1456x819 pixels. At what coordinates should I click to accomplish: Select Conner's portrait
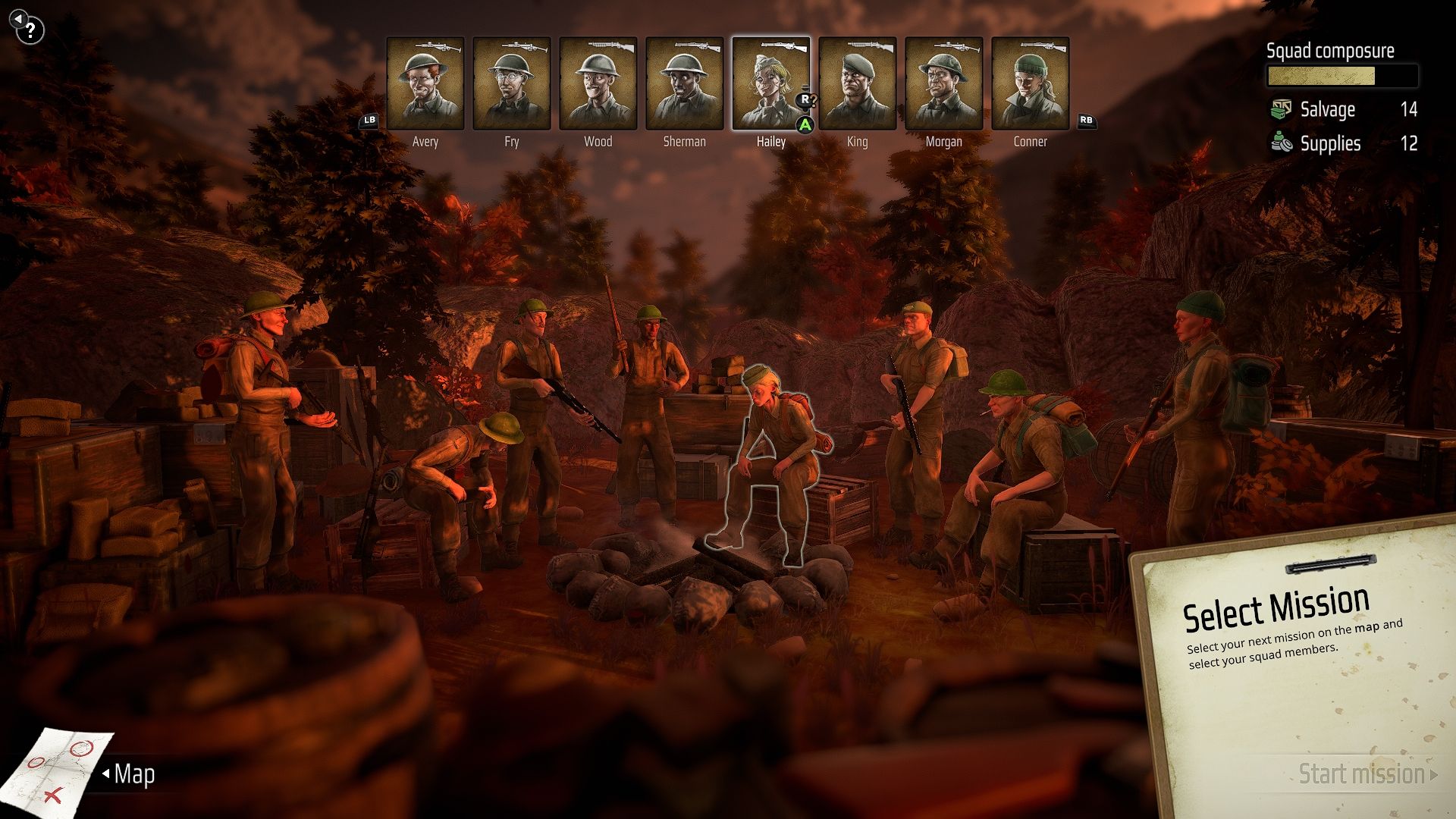tap(1031, 83)
